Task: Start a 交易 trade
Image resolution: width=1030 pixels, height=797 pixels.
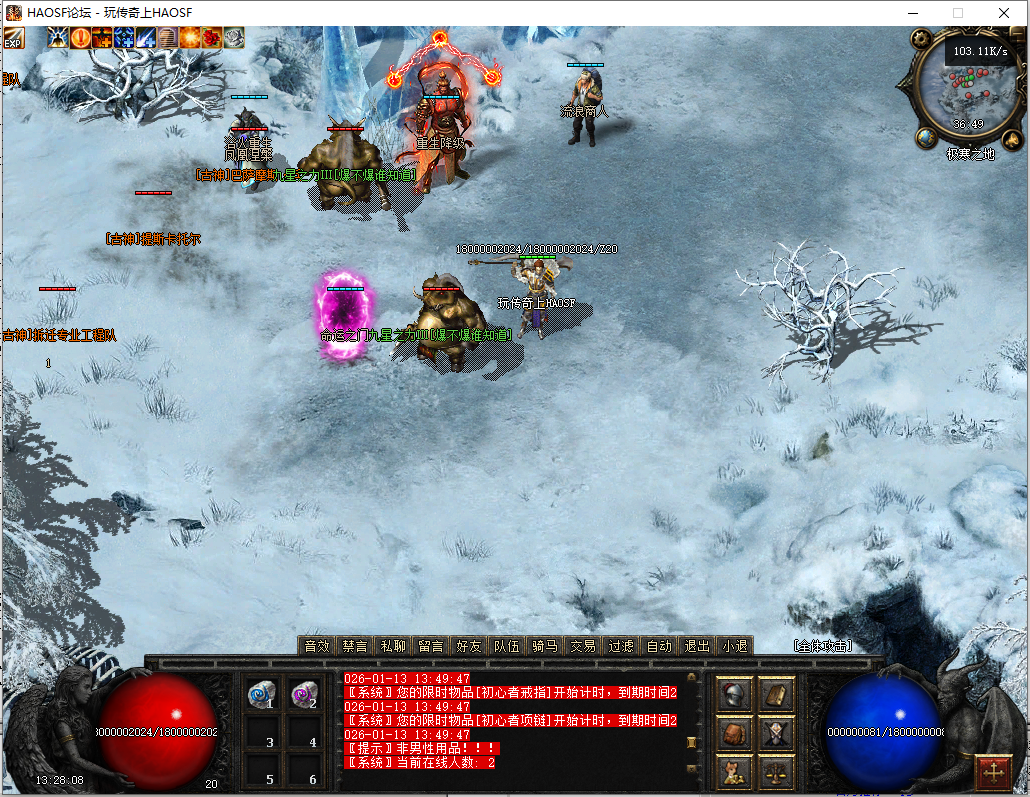Action: (582, 646)
